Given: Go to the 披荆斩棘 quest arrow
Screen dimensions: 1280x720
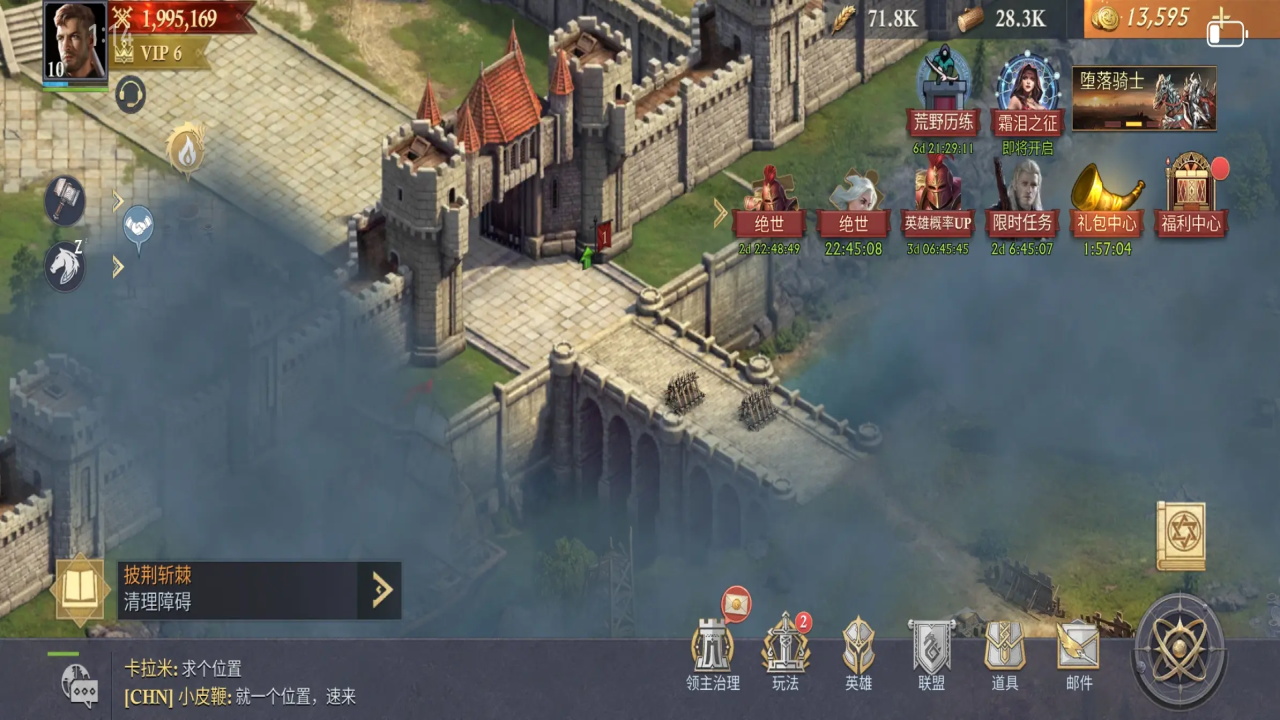Looking at the screenshot, I should point(381,590).
